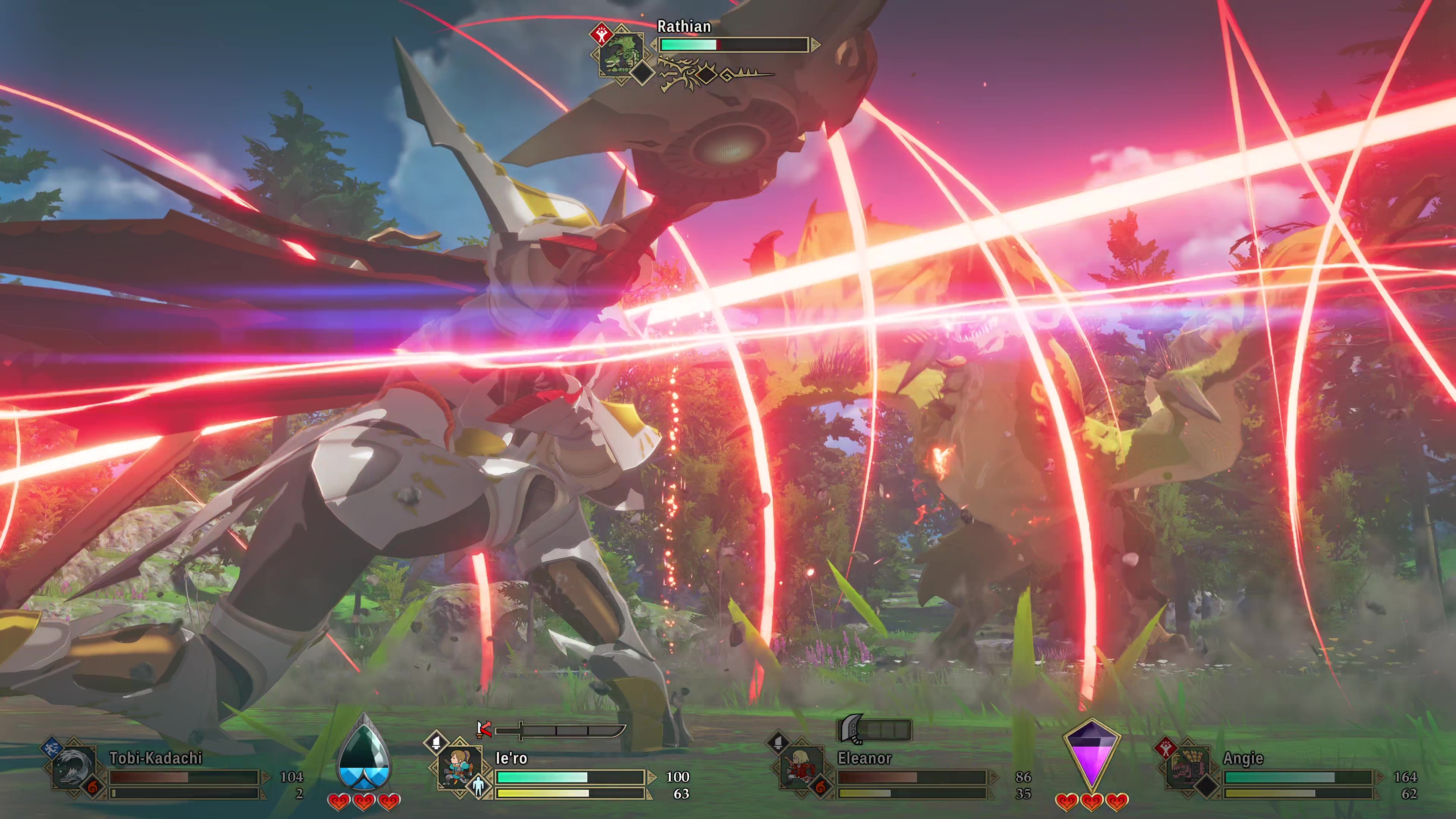The width and height of the screenshot is (1456, 819).
Task: Toggle the stamina figure icon beside Ie'ro's yellow bar
Action: point(478,786)
